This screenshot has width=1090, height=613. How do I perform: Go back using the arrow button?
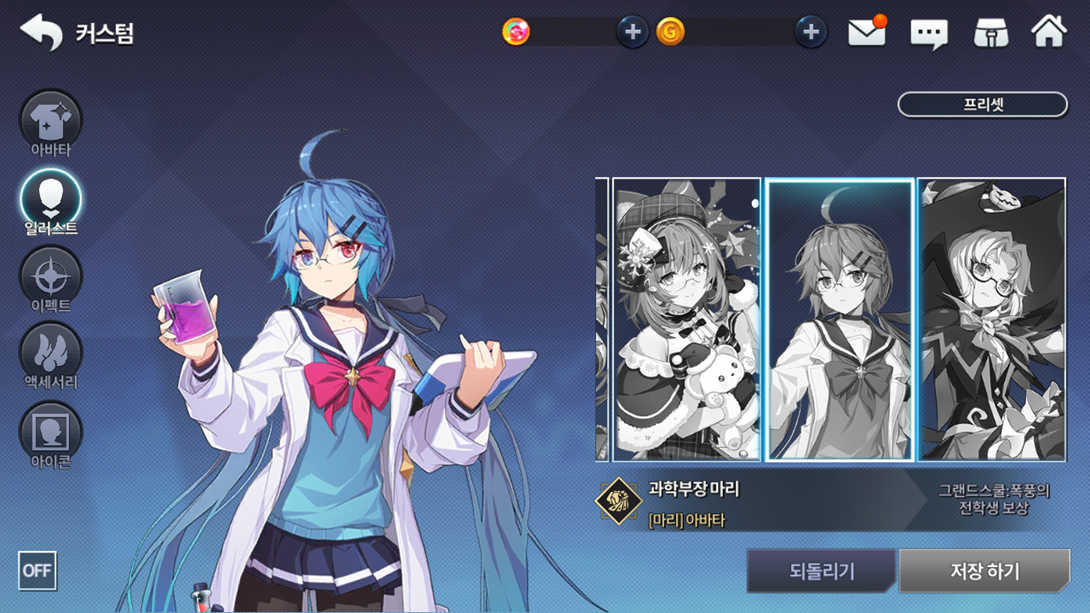tap(41, 32)
